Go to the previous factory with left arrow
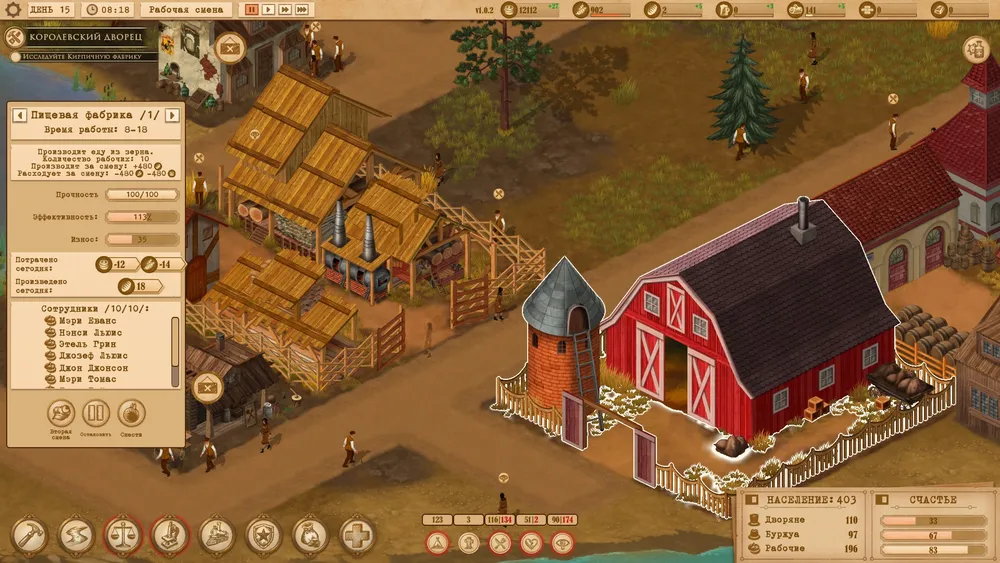 point(19,116)
